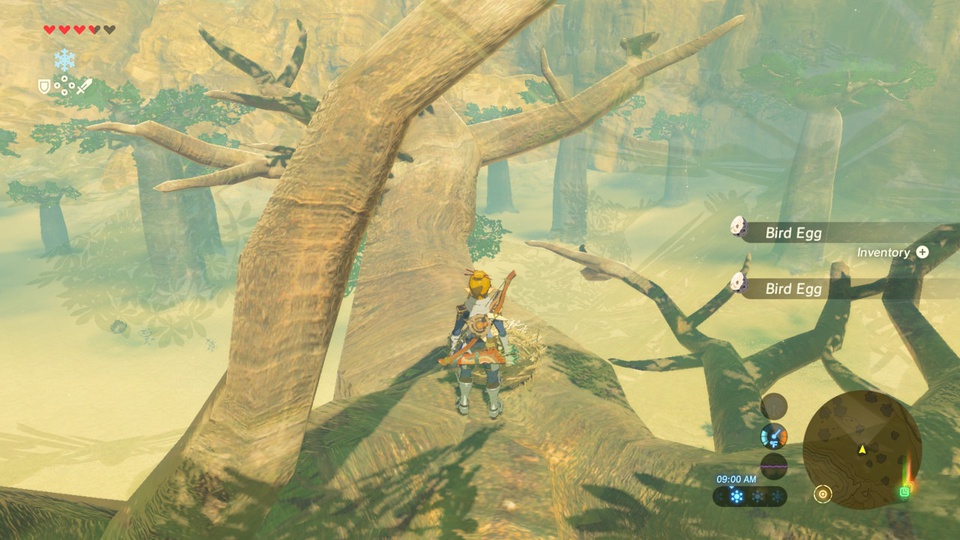This screenshot has width=960, height=540.
Task: Choose the sword weapon quick-select icon
Action: (85, 87)
